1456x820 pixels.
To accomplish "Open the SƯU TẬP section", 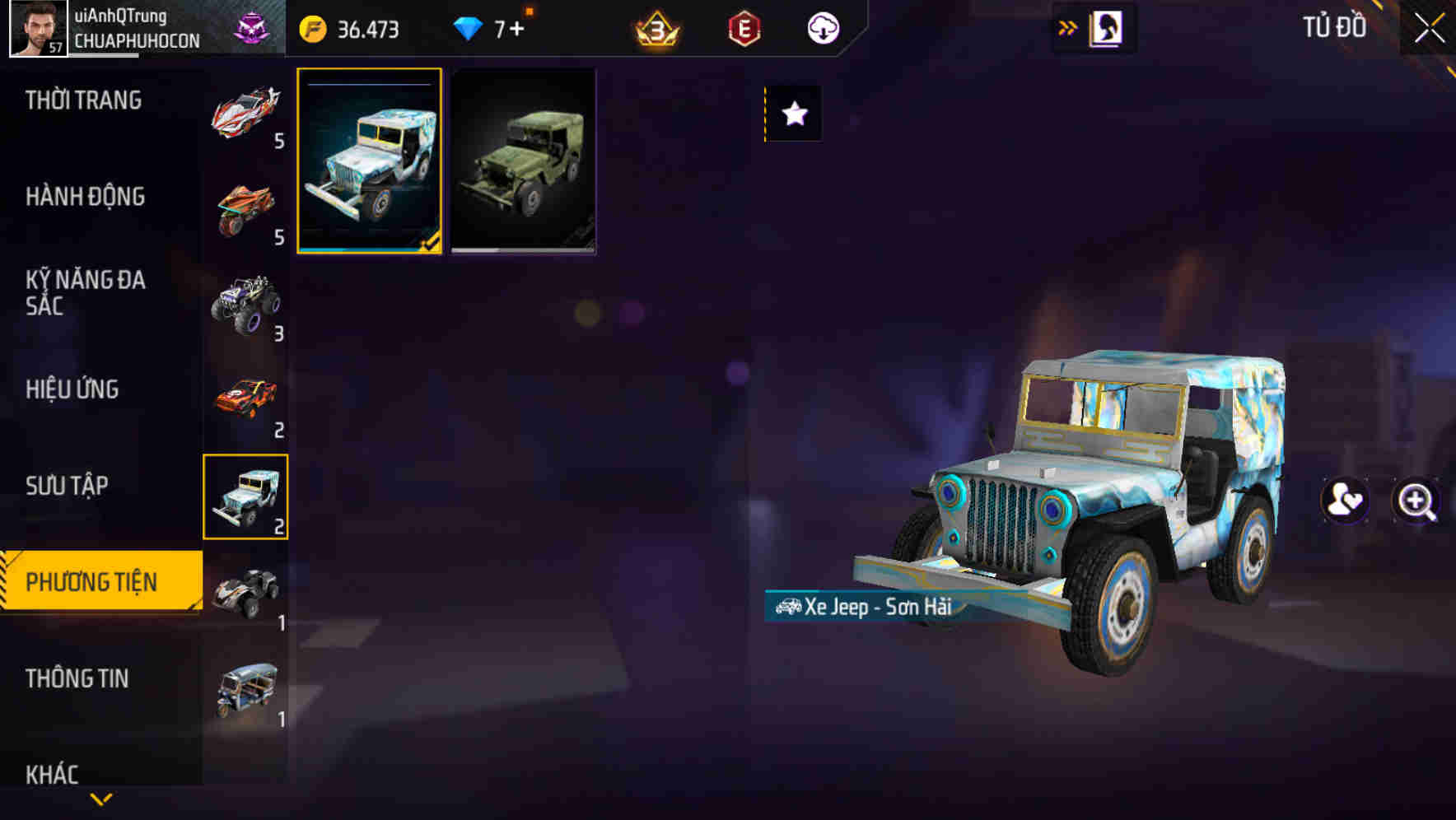I will tap(66, 486).
